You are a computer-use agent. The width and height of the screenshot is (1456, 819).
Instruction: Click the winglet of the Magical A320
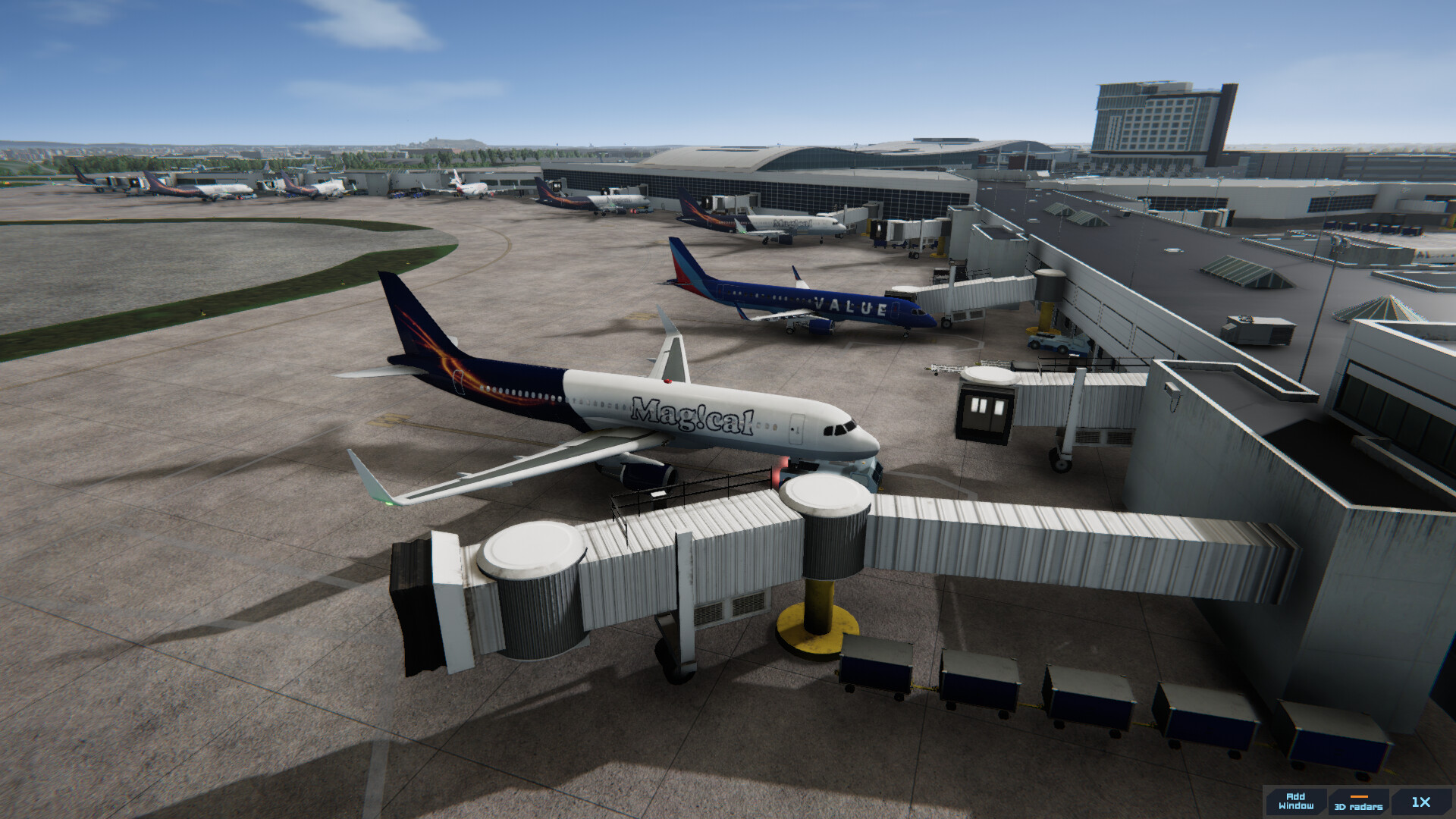click(x=372, y=474)
